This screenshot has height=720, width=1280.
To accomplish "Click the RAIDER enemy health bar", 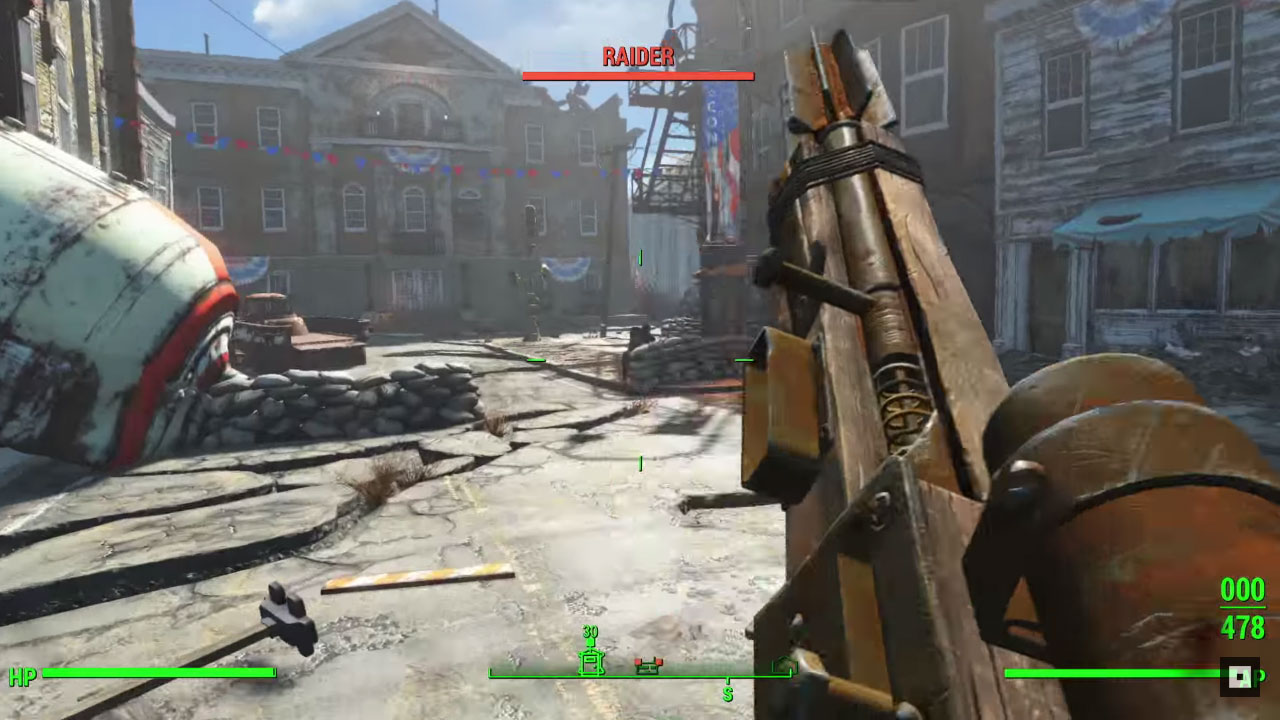I will tap(638, 73).
